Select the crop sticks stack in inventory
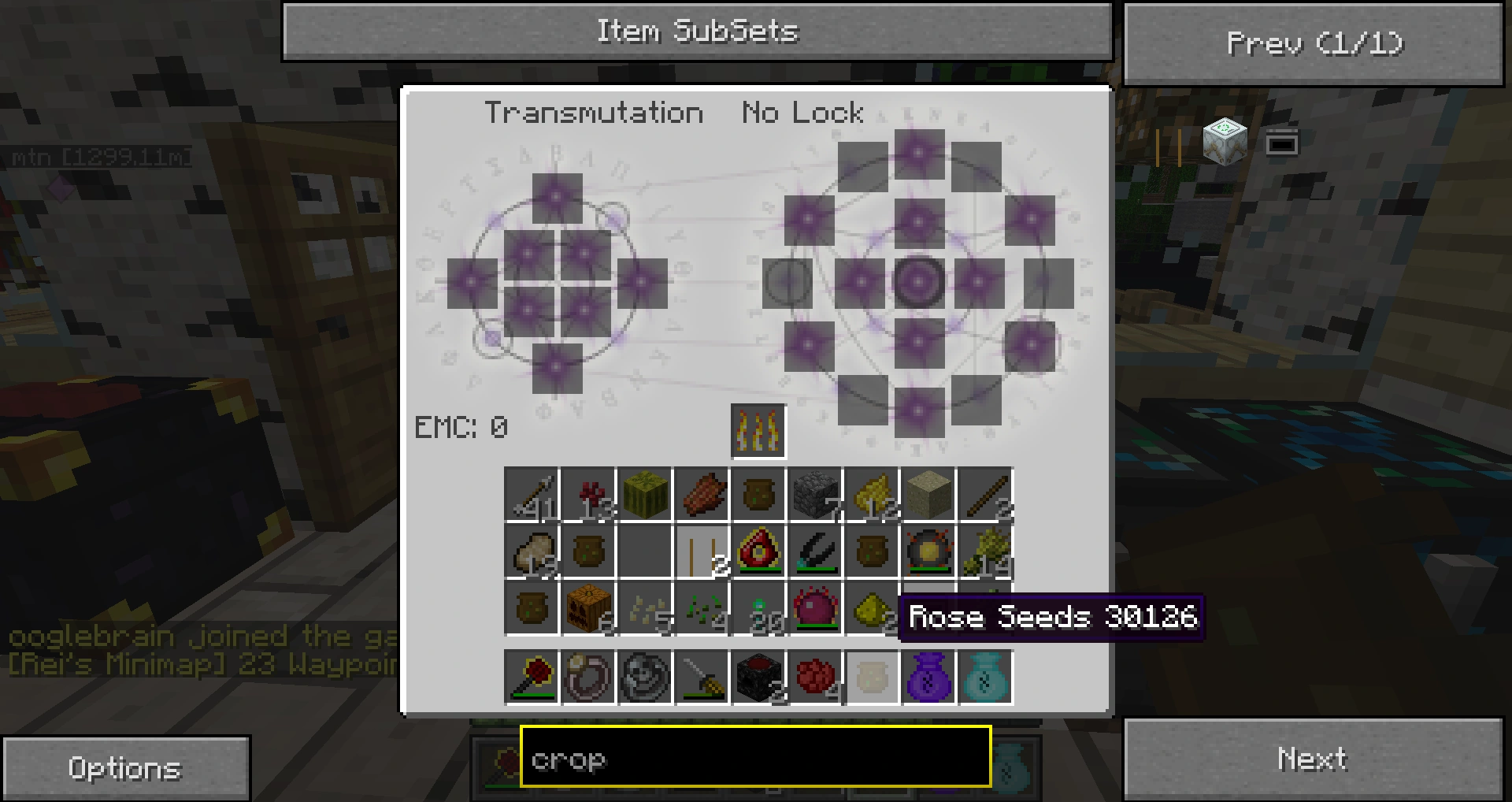Image resolution: width=1512 pixels, height=802 pixels. pyautogui.click(x=702, y=551)
